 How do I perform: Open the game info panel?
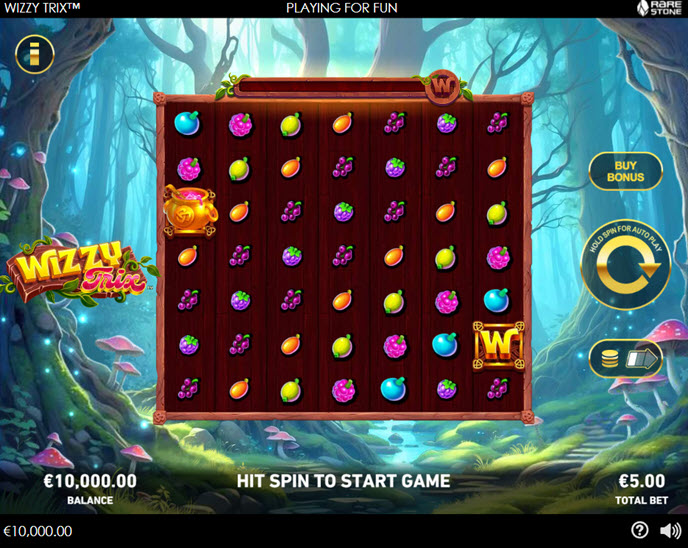click(x=35, y=55)
